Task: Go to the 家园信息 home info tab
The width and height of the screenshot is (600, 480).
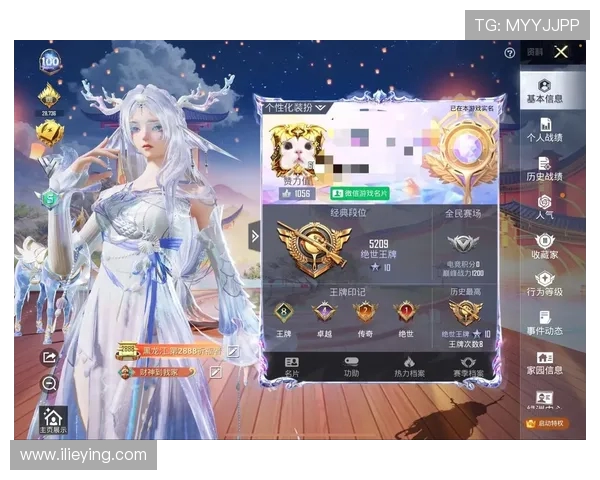Action: pos(544,362)
